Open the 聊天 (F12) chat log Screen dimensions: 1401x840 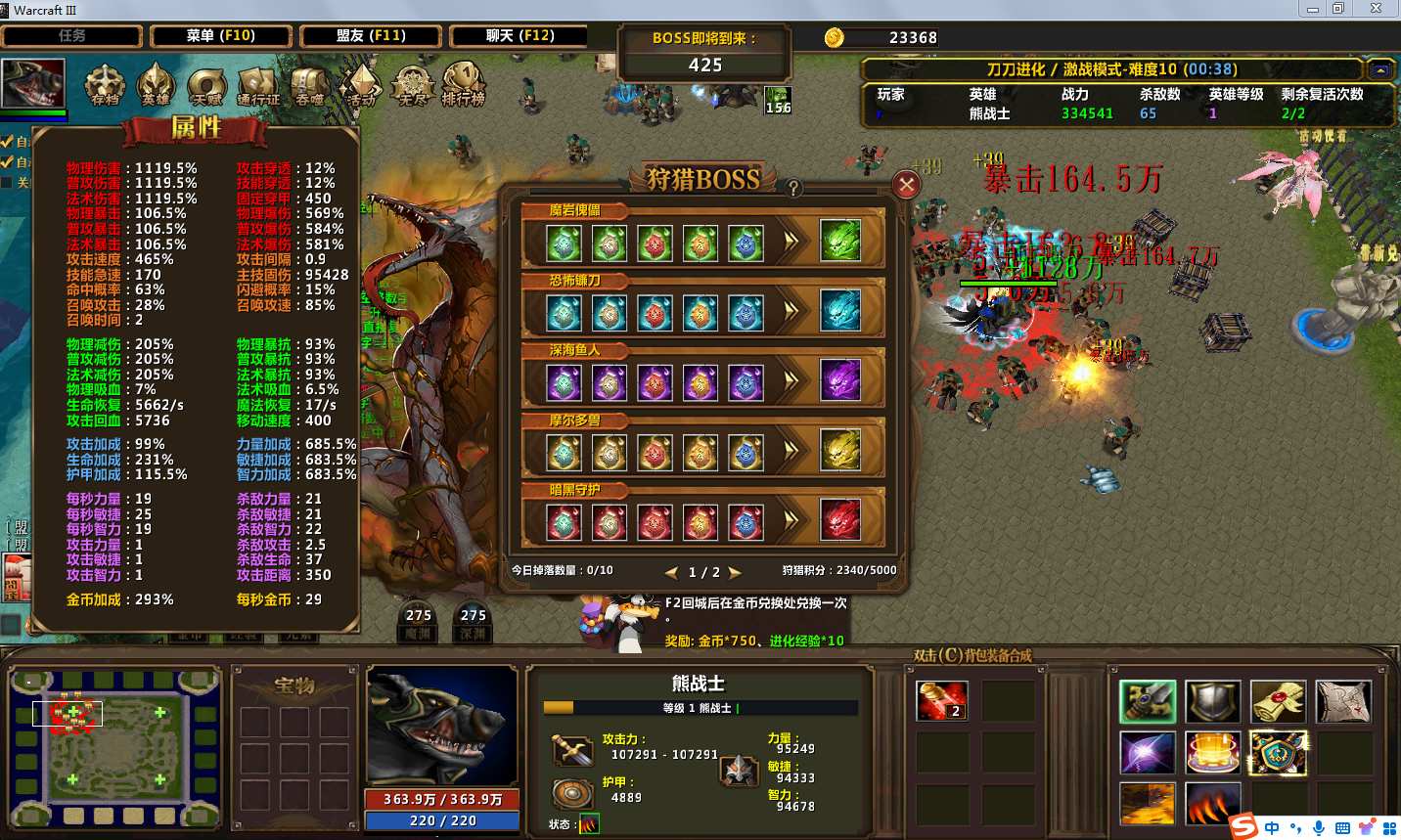click(520, 36)
